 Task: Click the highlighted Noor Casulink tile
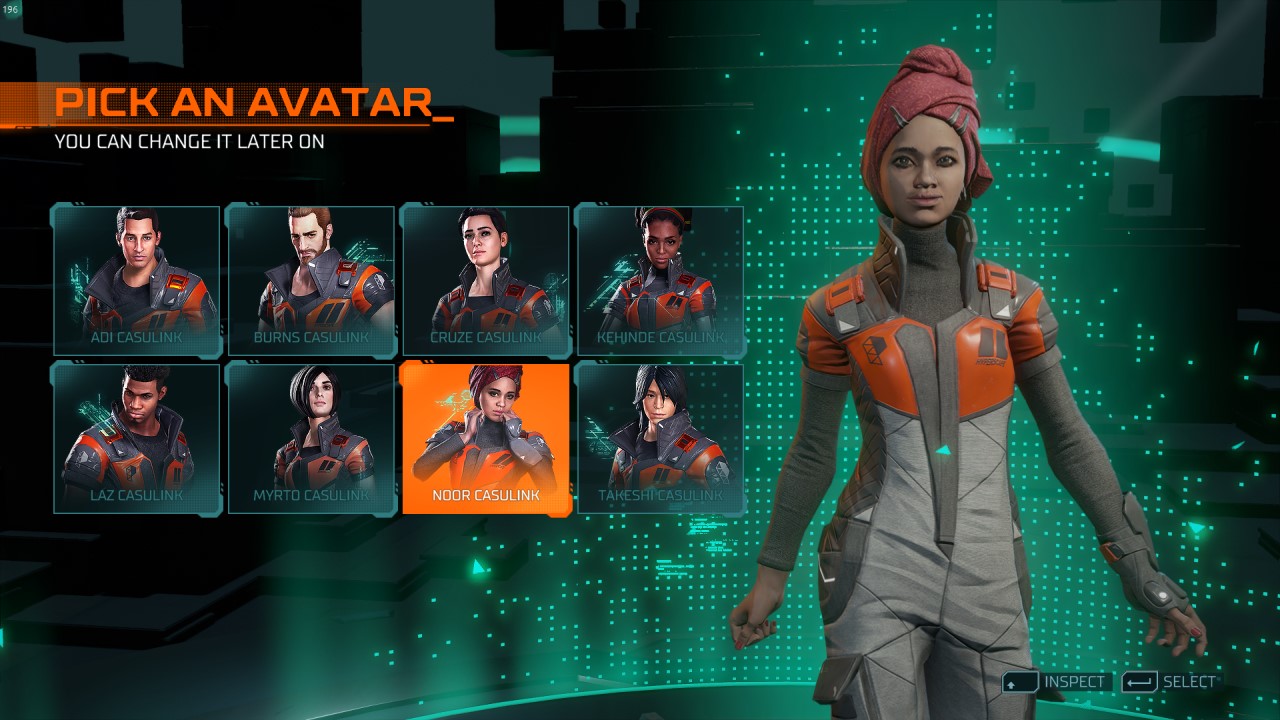pos(486,438)
